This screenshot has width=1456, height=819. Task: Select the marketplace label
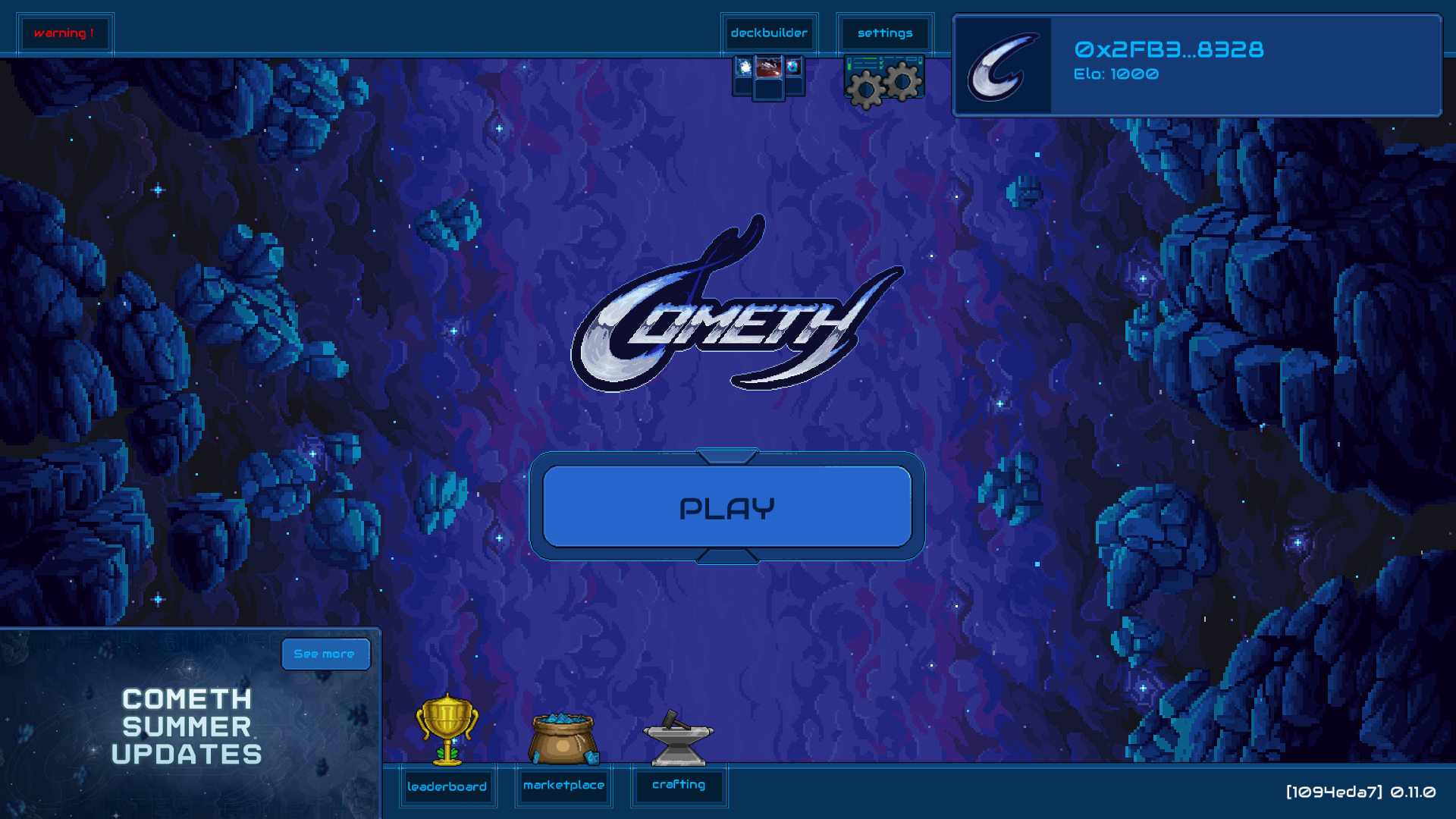563,787
